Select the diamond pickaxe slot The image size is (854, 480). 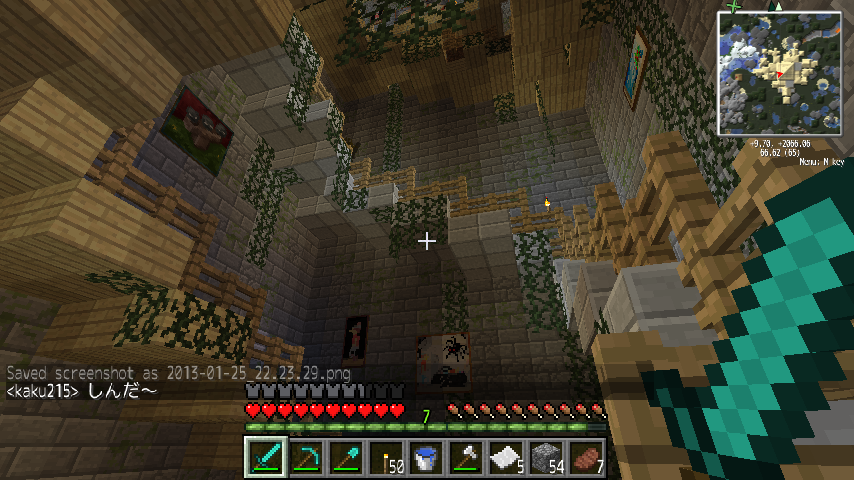(x=305, y=457)
